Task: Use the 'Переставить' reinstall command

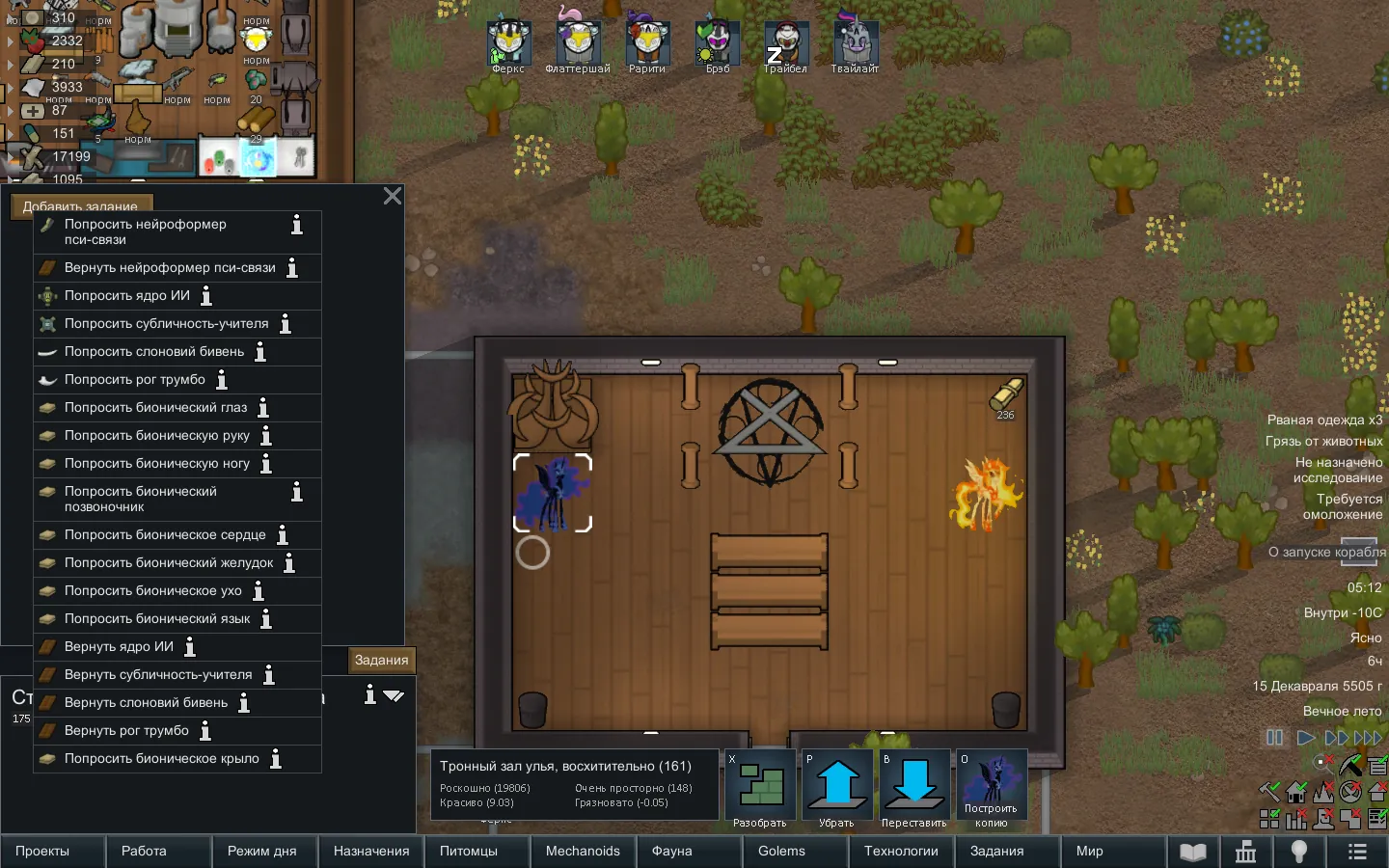Action: coord(914,789)
